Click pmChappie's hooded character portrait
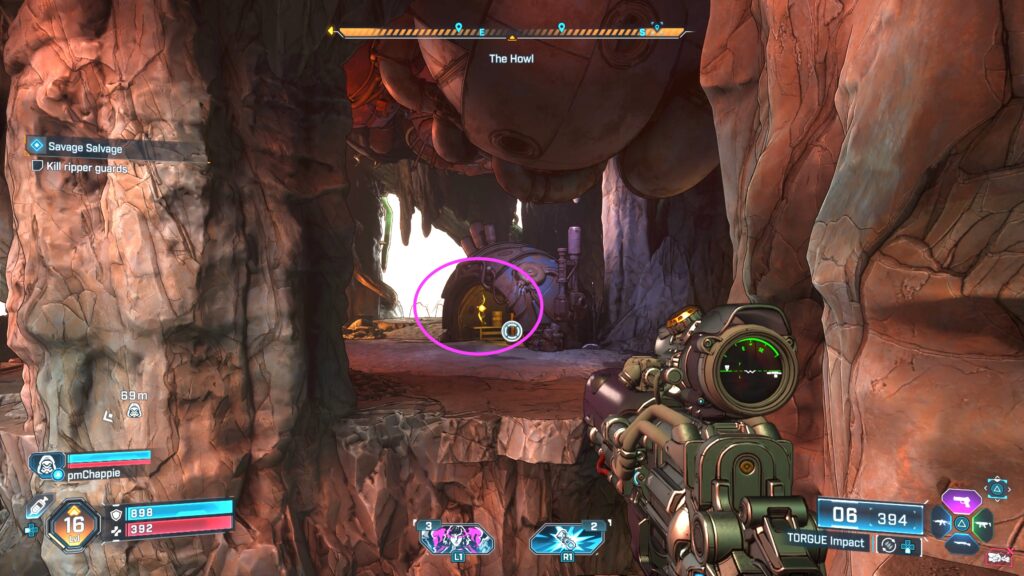 [x=43, y=464]
